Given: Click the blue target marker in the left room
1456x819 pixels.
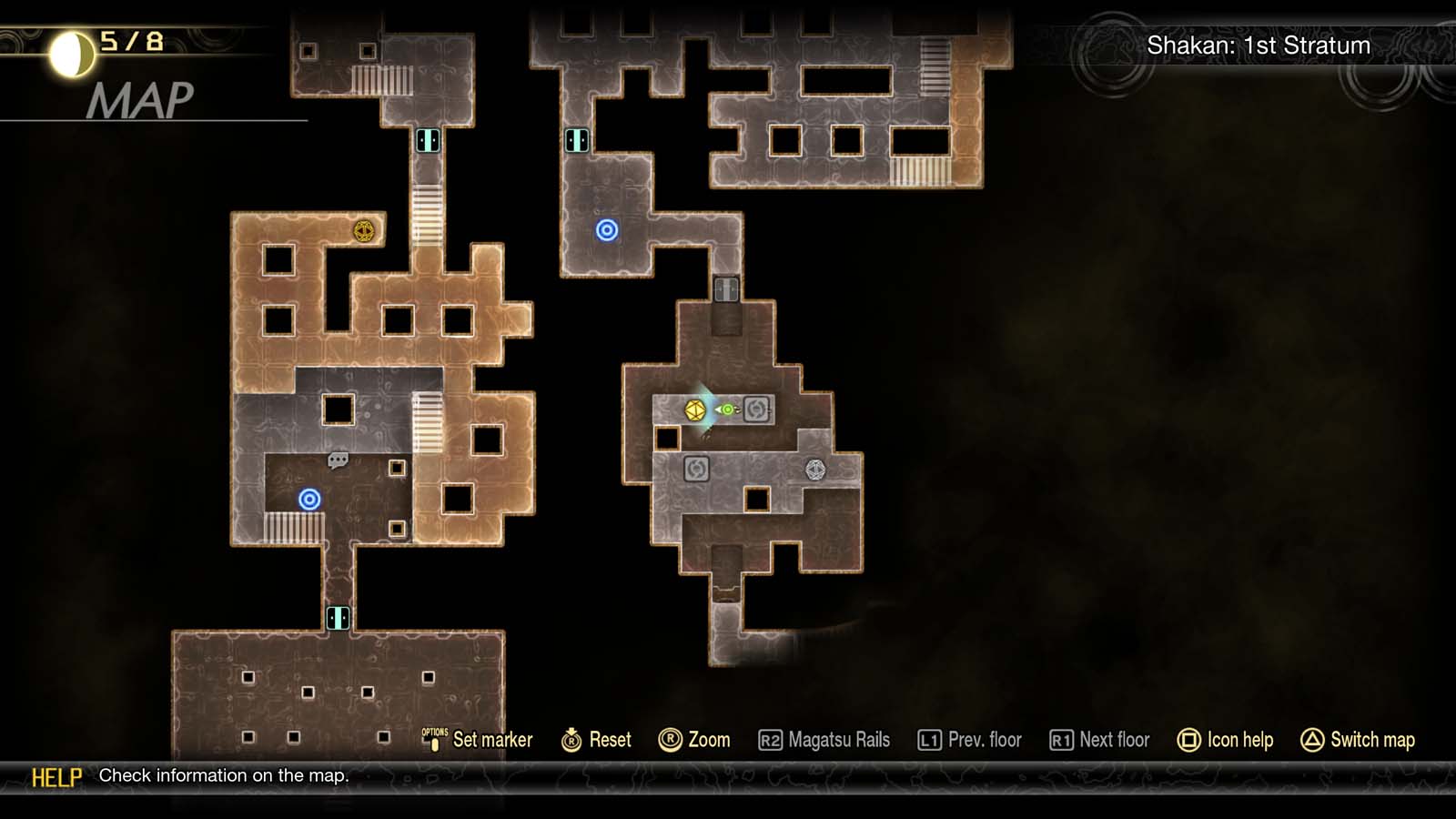Looking at the screenshot, I should [x=309, y=499].
